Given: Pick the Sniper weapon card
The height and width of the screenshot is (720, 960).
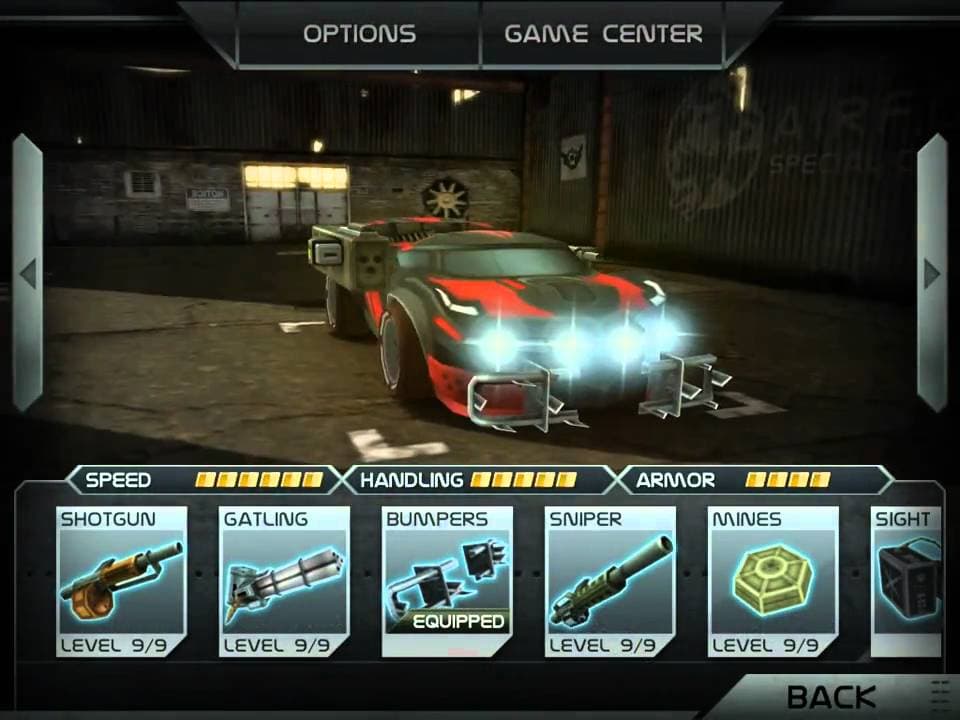Looking at the screenshot, I should 610,582.
